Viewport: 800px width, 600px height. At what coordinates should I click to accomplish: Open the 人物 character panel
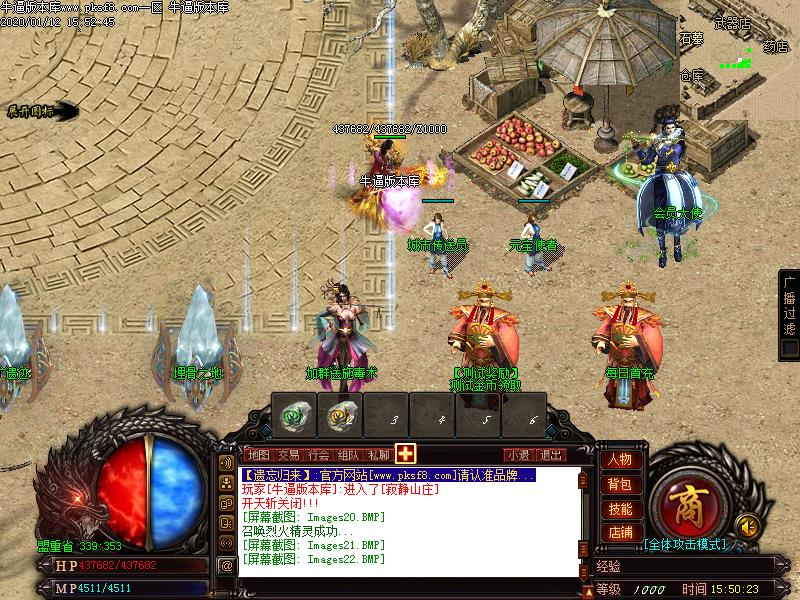(x=619, y=461)
